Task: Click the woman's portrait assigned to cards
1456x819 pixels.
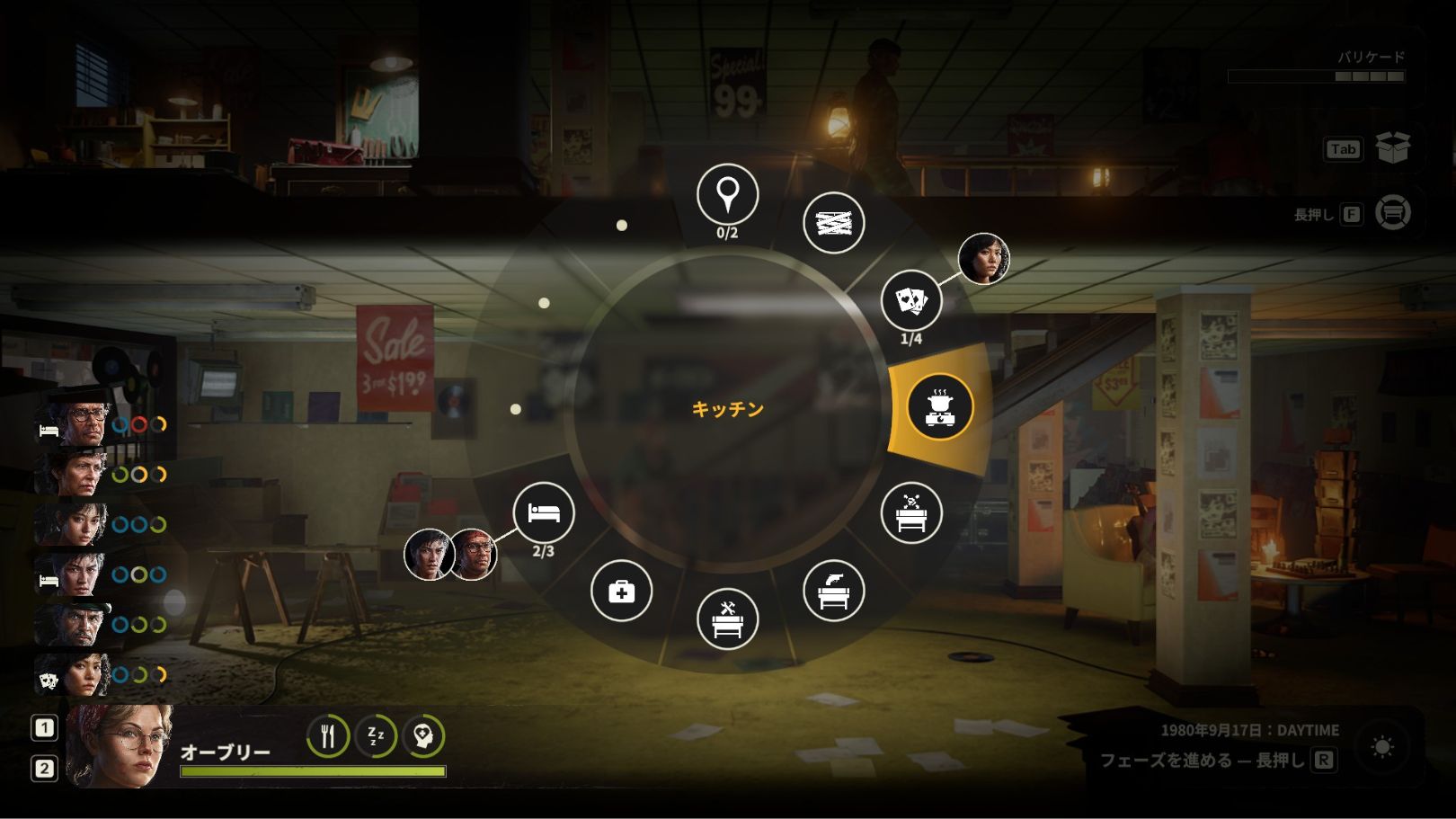Action: pyautogui.click(x=983, y=260)
